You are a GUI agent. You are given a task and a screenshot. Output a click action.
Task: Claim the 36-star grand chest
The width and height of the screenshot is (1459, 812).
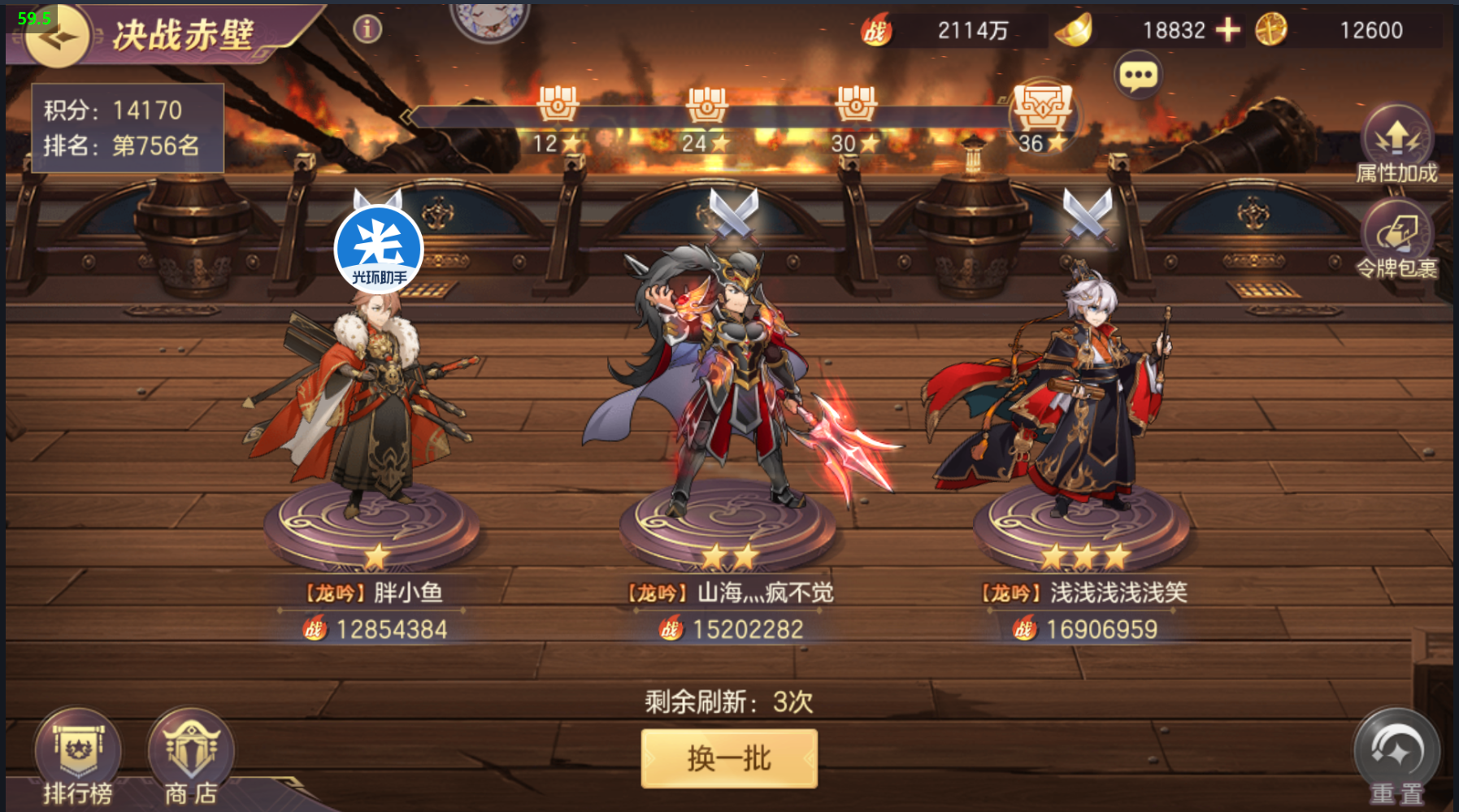click(1043, 110)
